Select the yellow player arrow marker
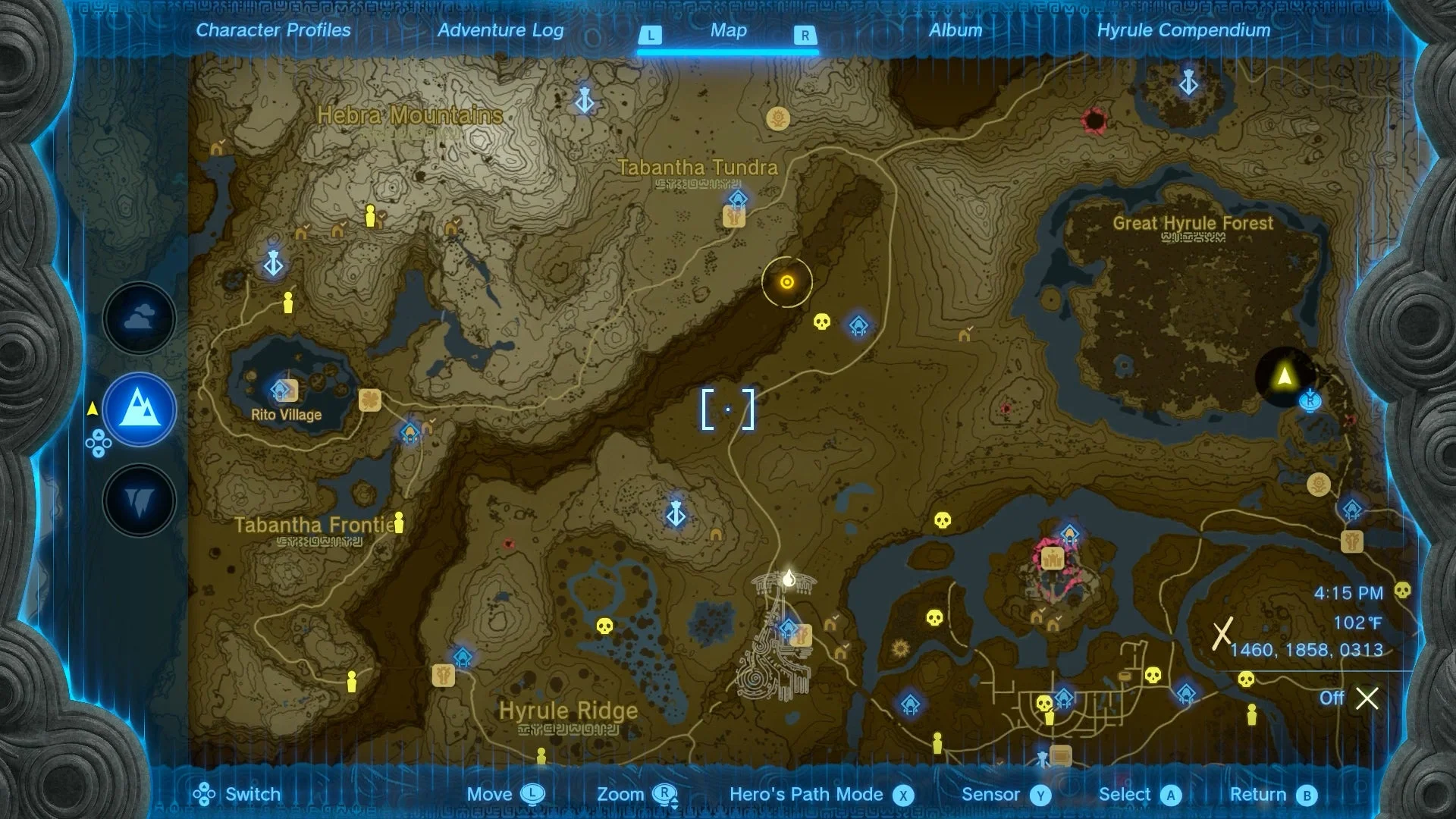The width and height of the screenshot is (1456, 819). (1284, 377)
